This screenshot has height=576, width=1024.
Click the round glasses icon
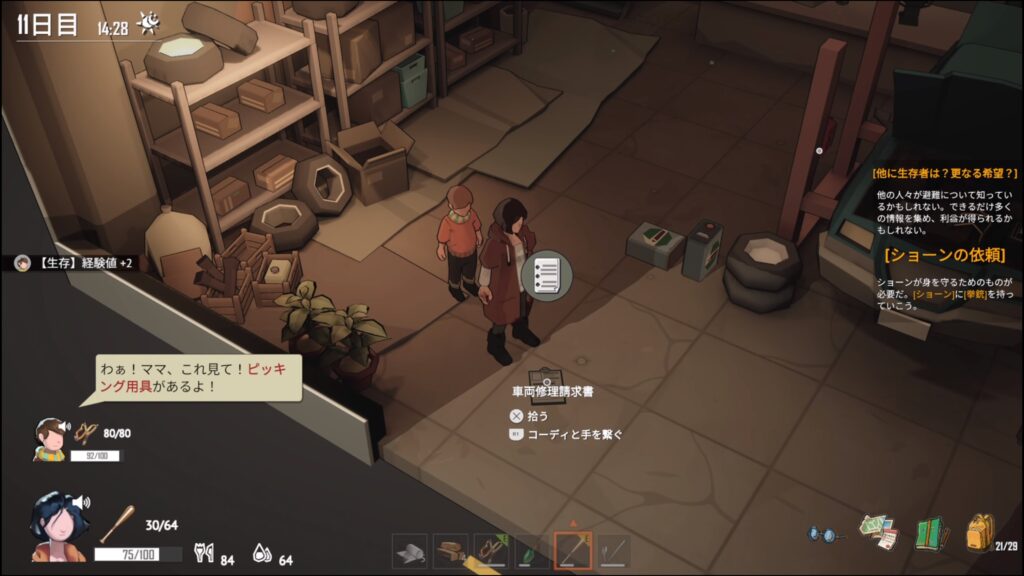(826, 535)
